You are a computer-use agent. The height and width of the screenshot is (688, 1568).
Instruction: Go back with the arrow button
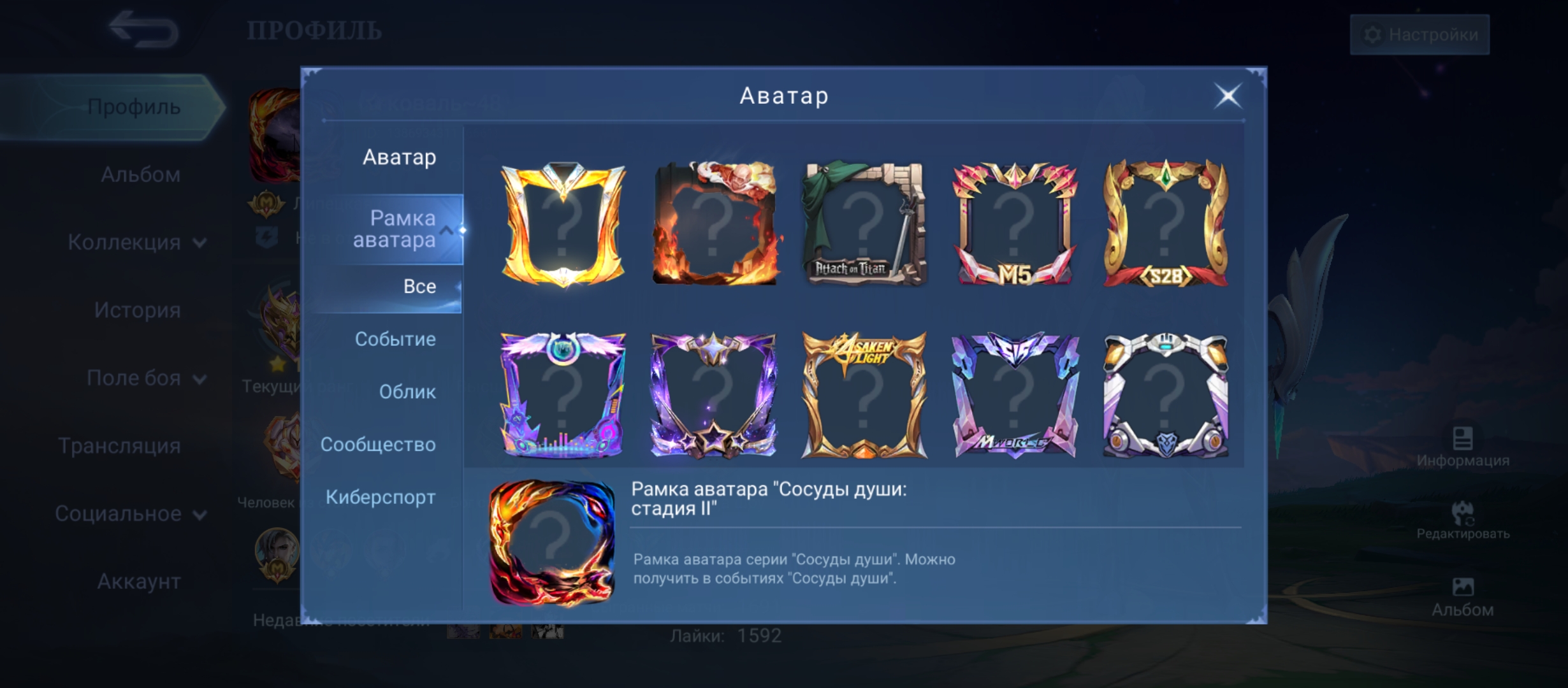click(x=143, y=29)
